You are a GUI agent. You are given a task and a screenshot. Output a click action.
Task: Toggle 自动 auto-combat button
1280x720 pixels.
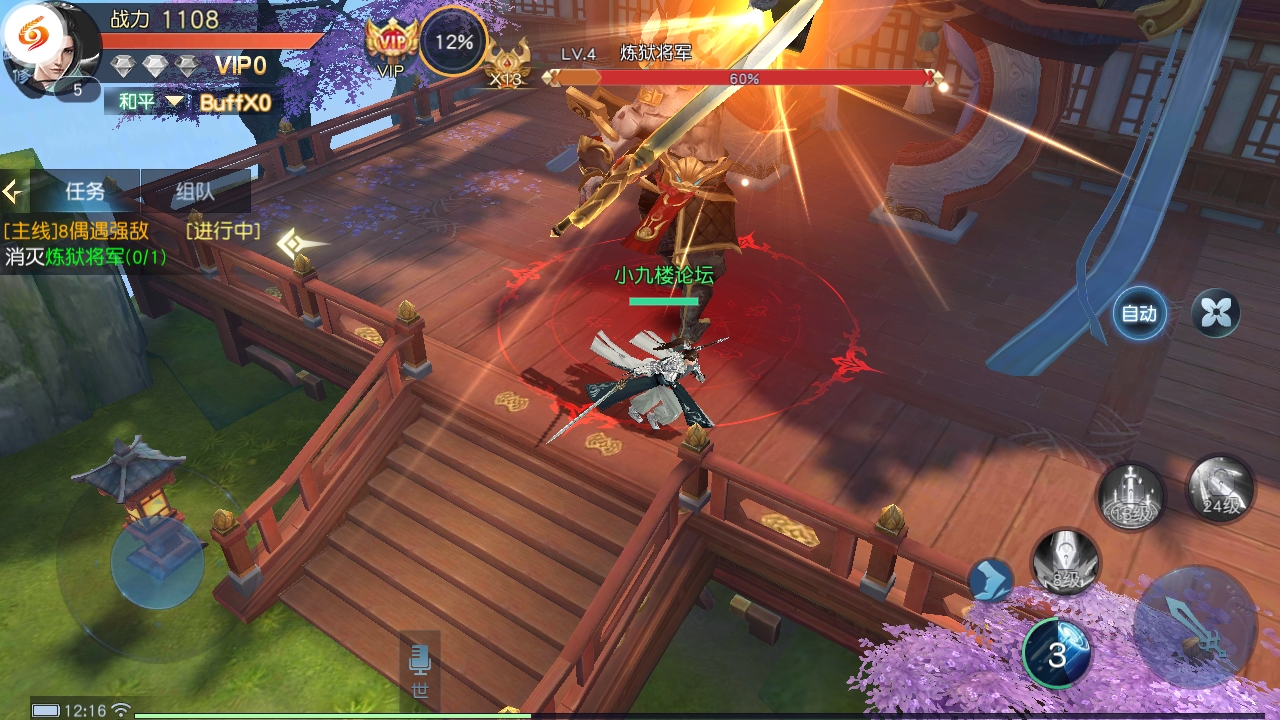tap(1139, 314)
